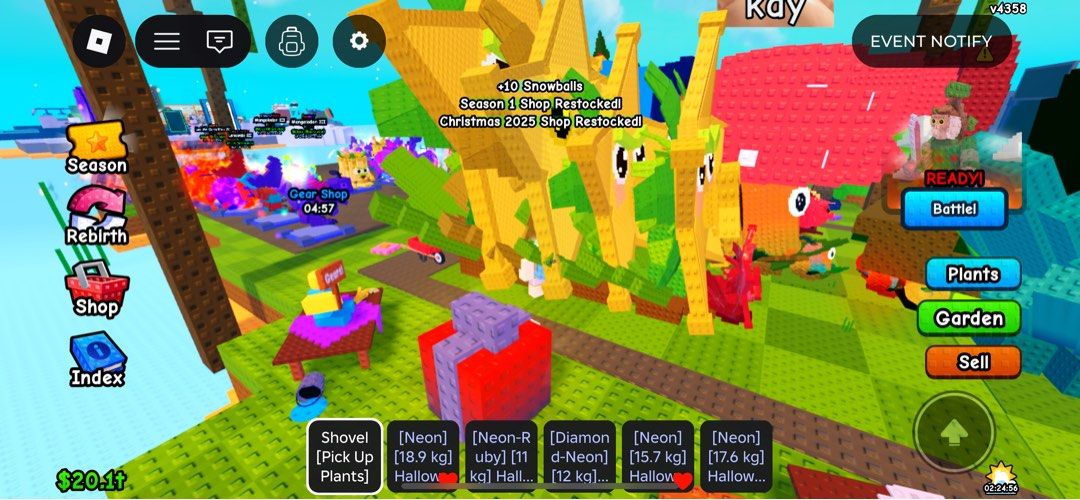Open the Index book
The image size is (1080, 500).
tap(97, 360)
